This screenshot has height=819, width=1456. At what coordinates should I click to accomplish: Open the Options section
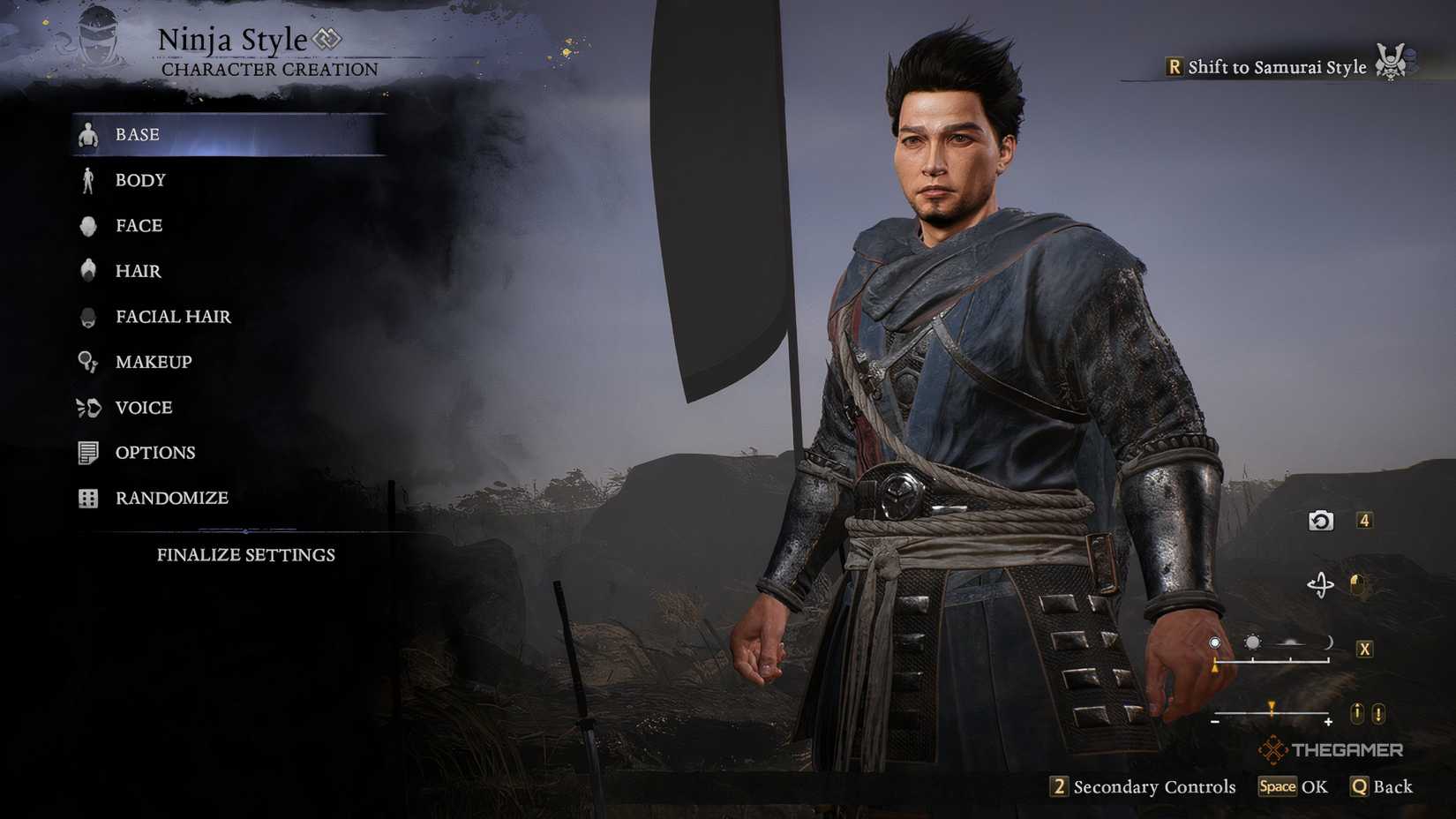pyautogui.click(x=154, y=452)
